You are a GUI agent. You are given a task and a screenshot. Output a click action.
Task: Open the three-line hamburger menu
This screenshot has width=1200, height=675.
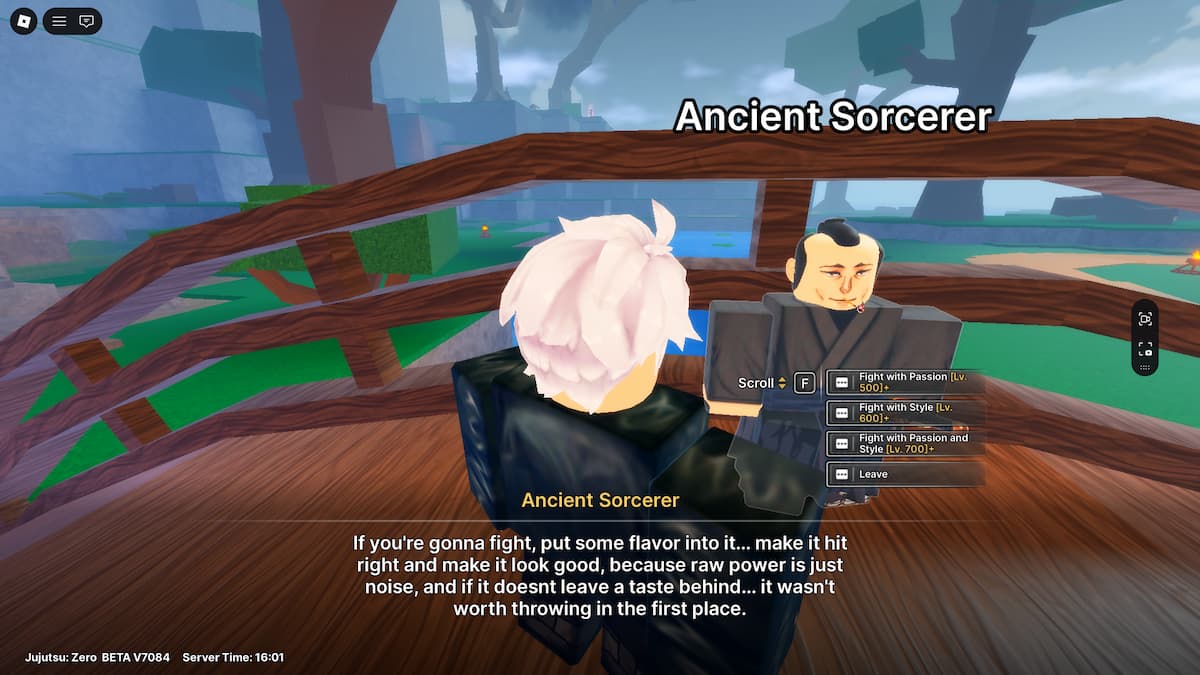click(x=59, y=21)
